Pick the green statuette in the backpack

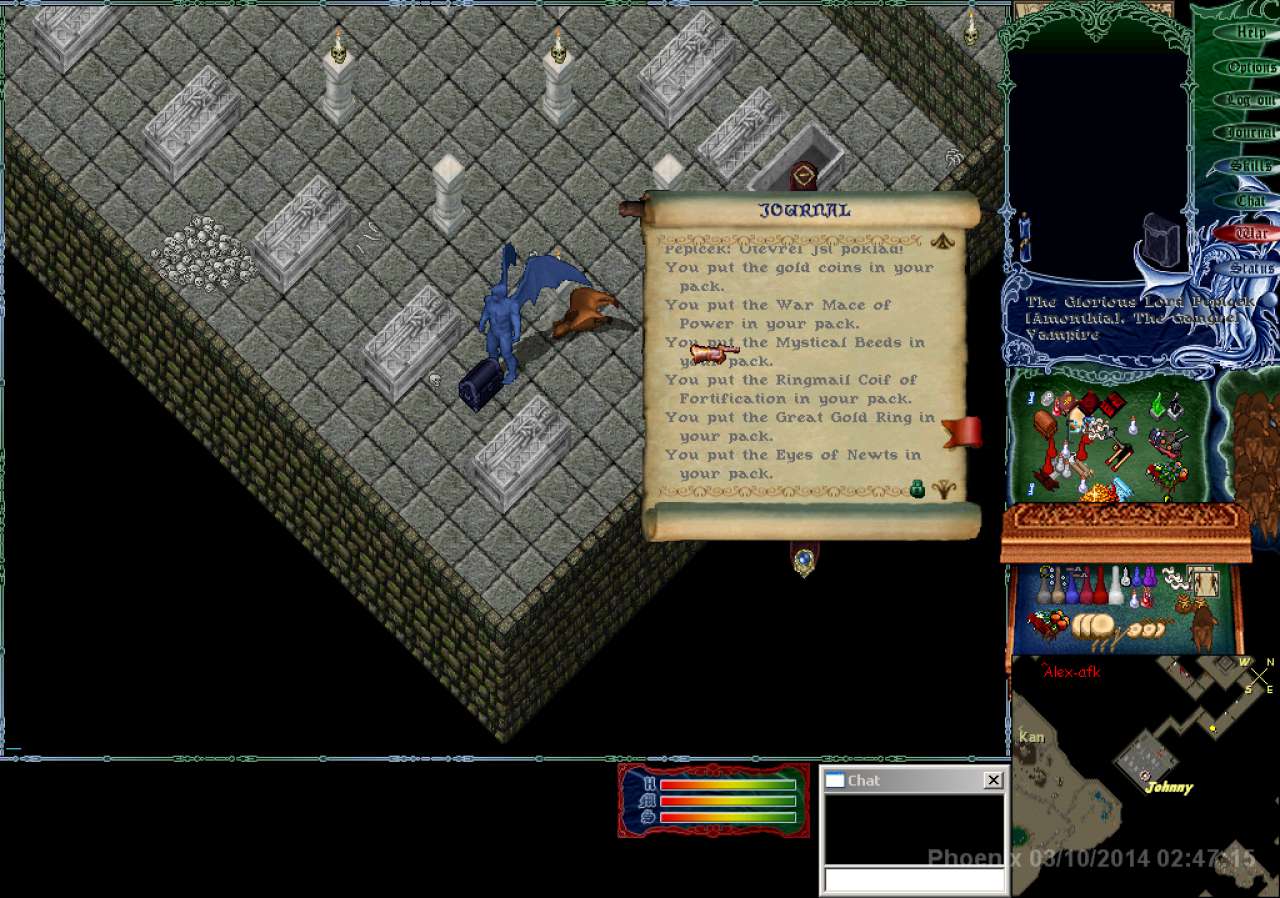[x=1158, y=406]
